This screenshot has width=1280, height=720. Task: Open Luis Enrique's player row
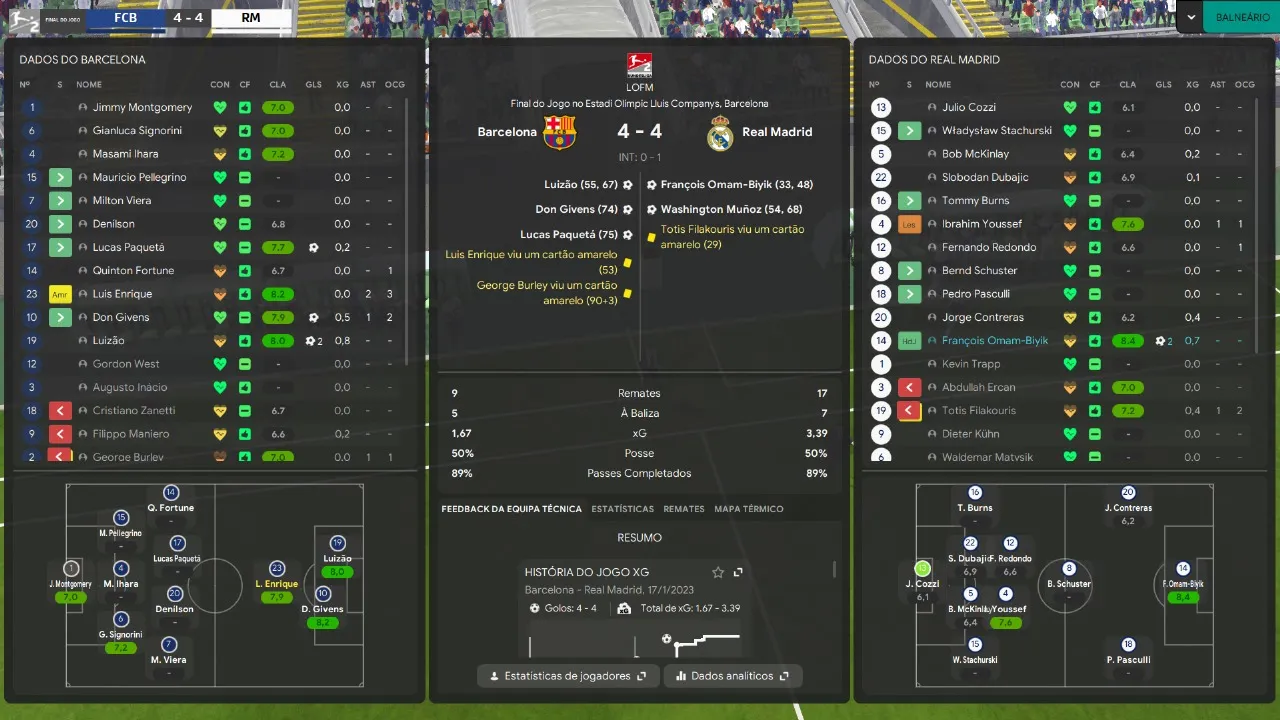coord(122,294)
